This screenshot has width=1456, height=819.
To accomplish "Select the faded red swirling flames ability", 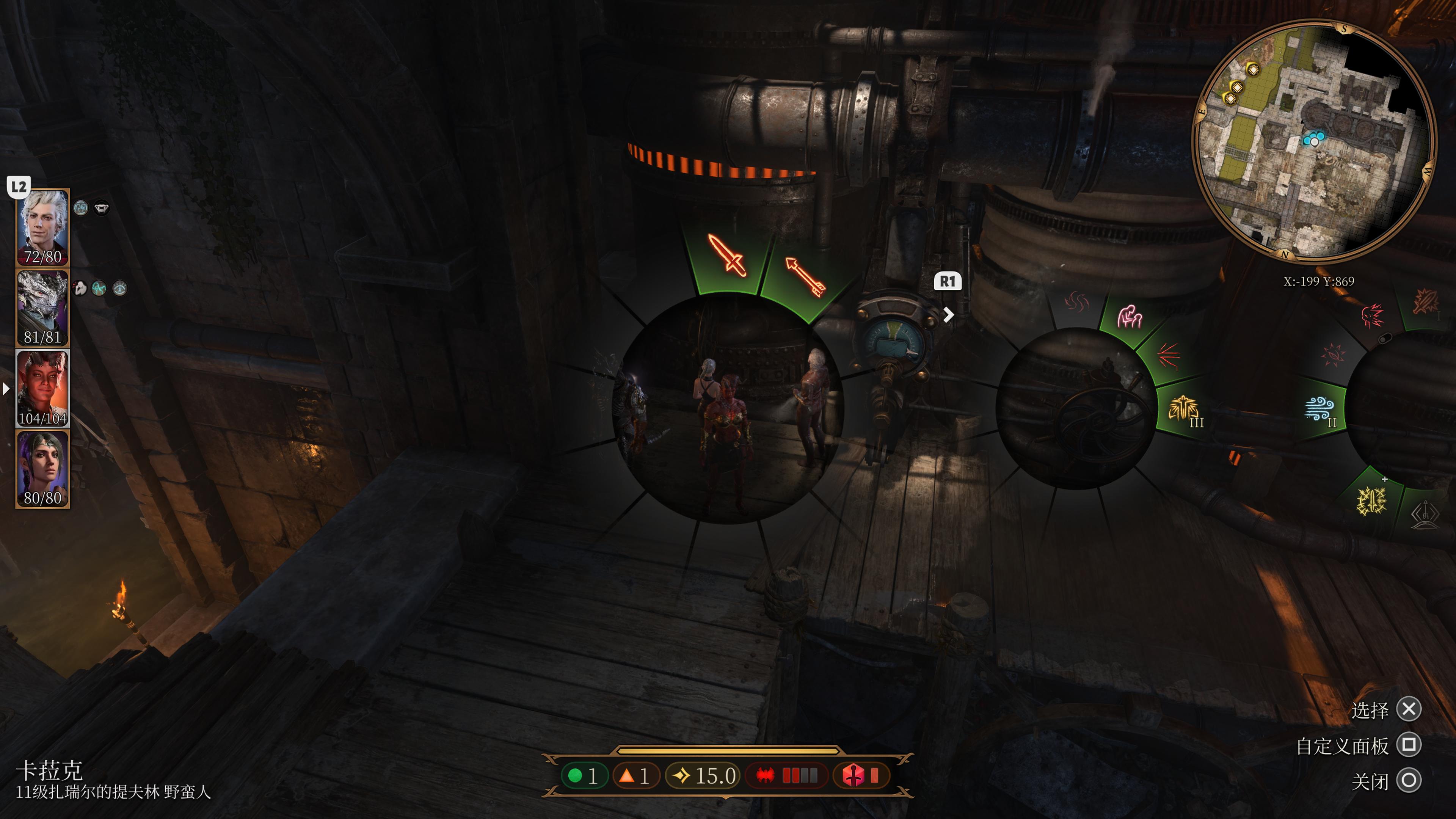I will (1077, 303).
